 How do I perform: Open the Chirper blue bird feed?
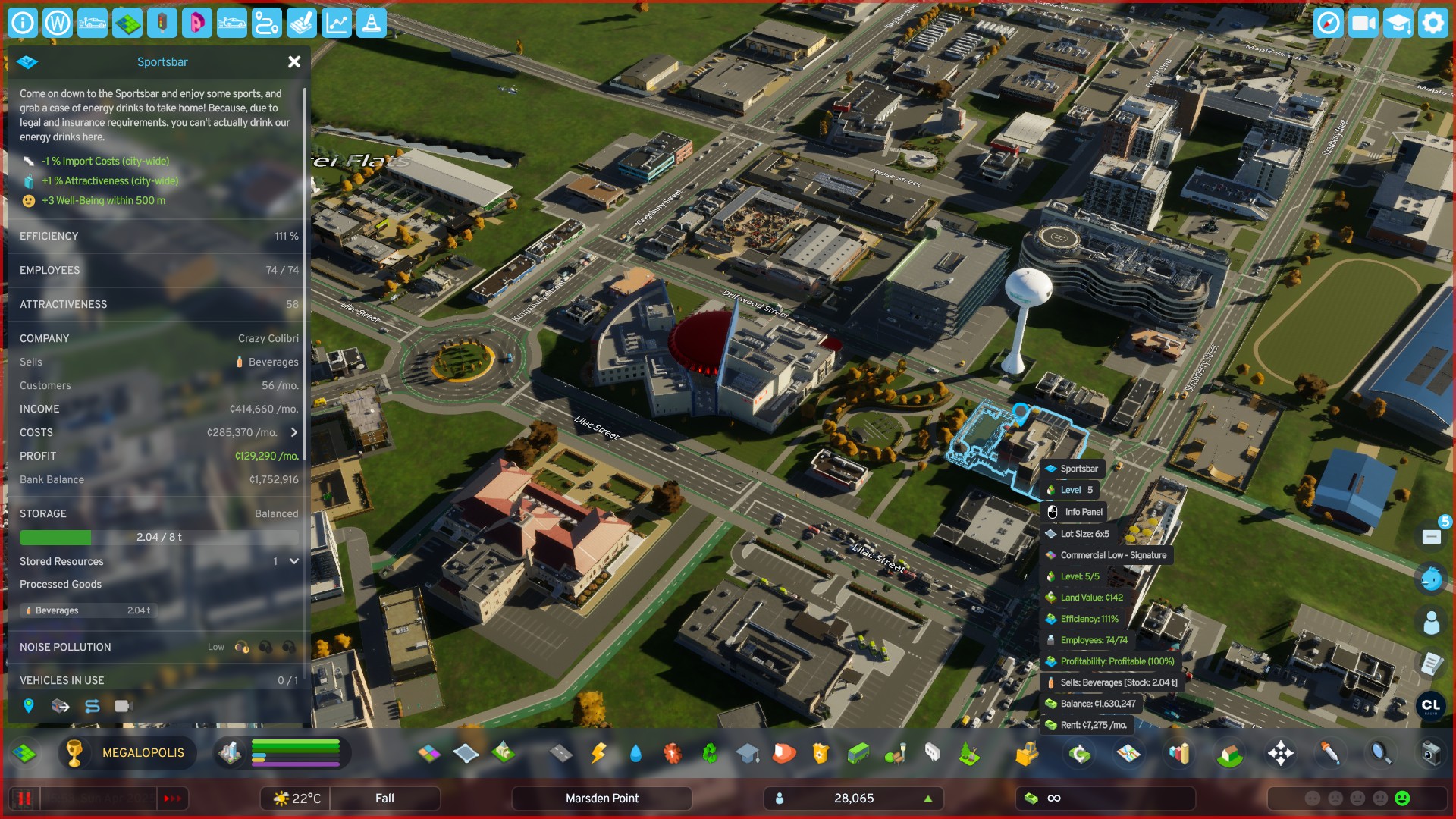1431,579
